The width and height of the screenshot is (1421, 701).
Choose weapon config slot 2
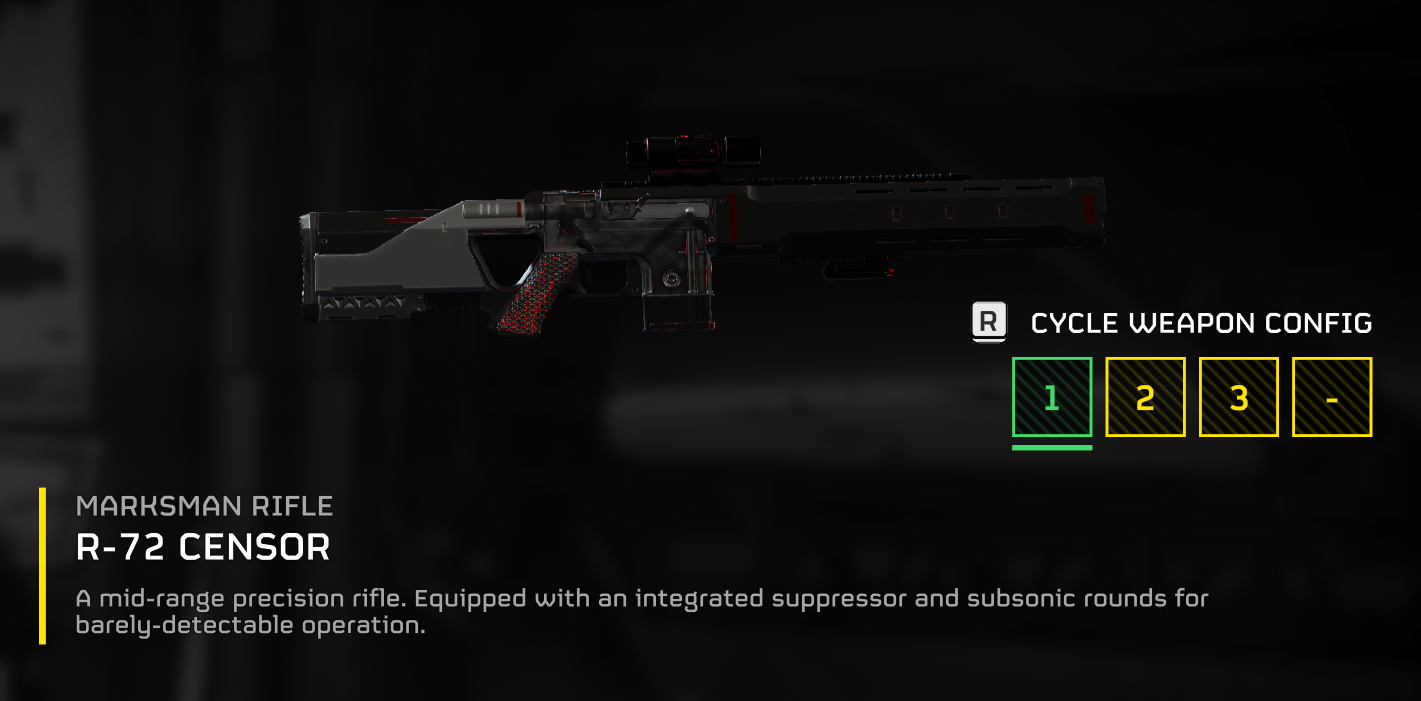[1145, 397]
